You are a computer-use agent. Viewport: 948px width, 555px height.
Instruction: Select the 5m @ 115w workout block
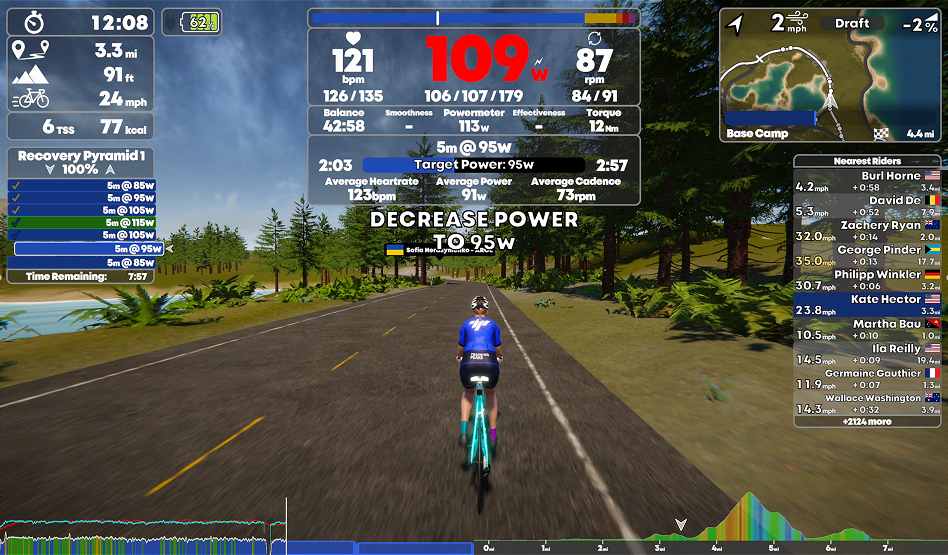click(x=81, y=222)
